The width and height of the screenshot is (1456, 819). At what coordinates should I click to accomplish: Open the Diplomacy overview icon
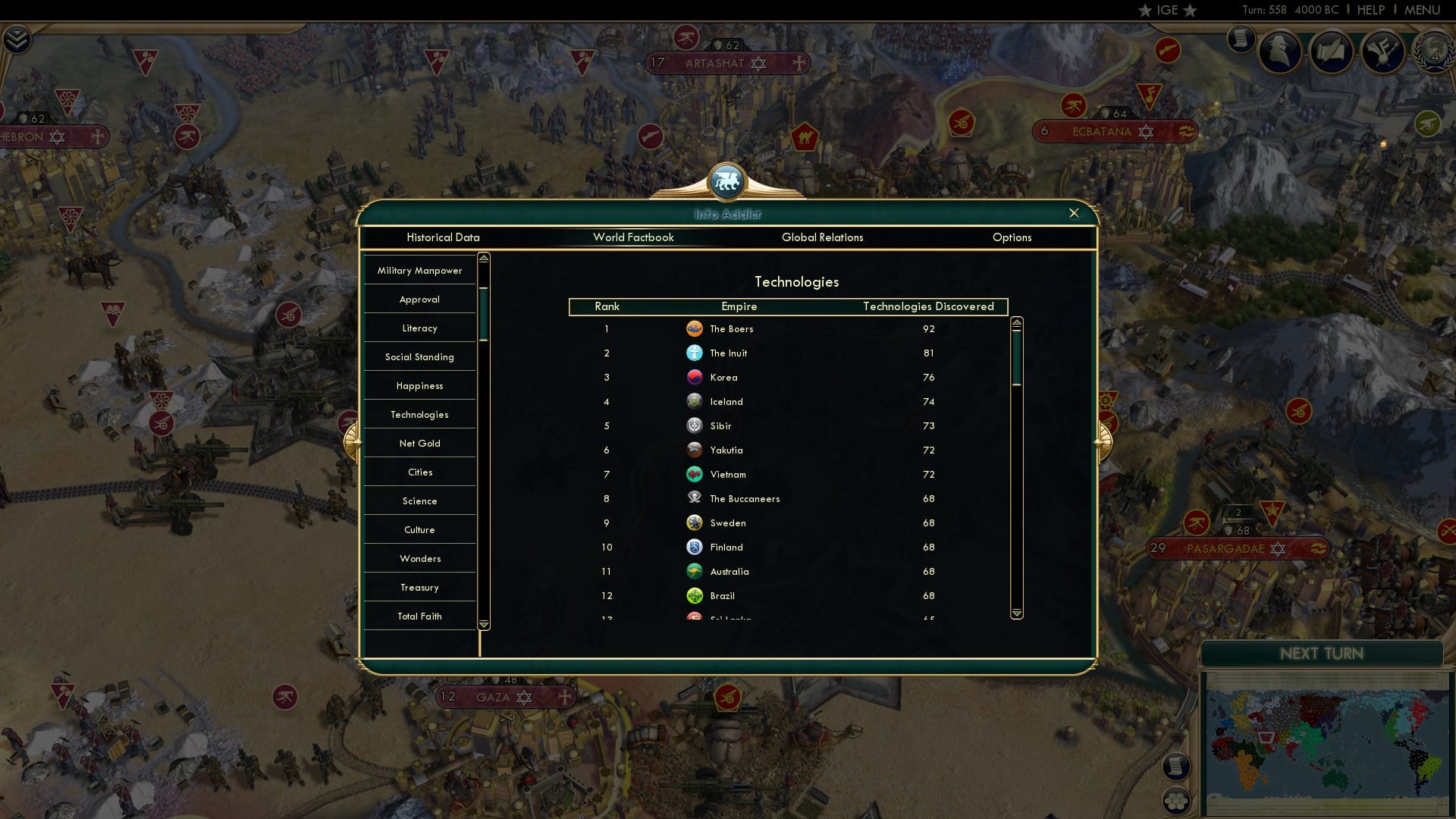tap(1382, 52)
